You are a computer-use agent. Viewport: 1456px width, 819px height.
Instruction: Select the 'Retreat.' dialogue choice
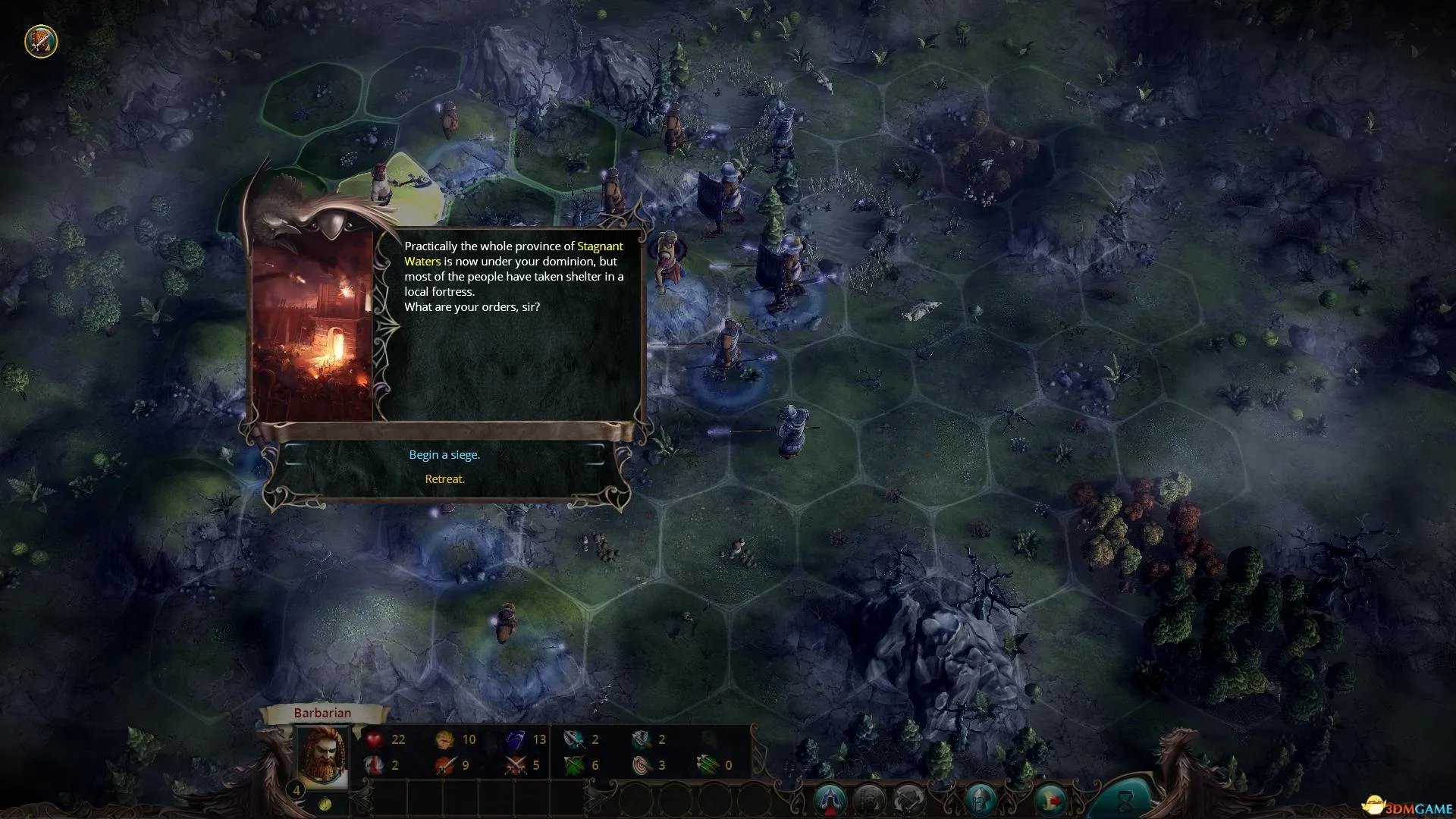click(x=444, y=479)
